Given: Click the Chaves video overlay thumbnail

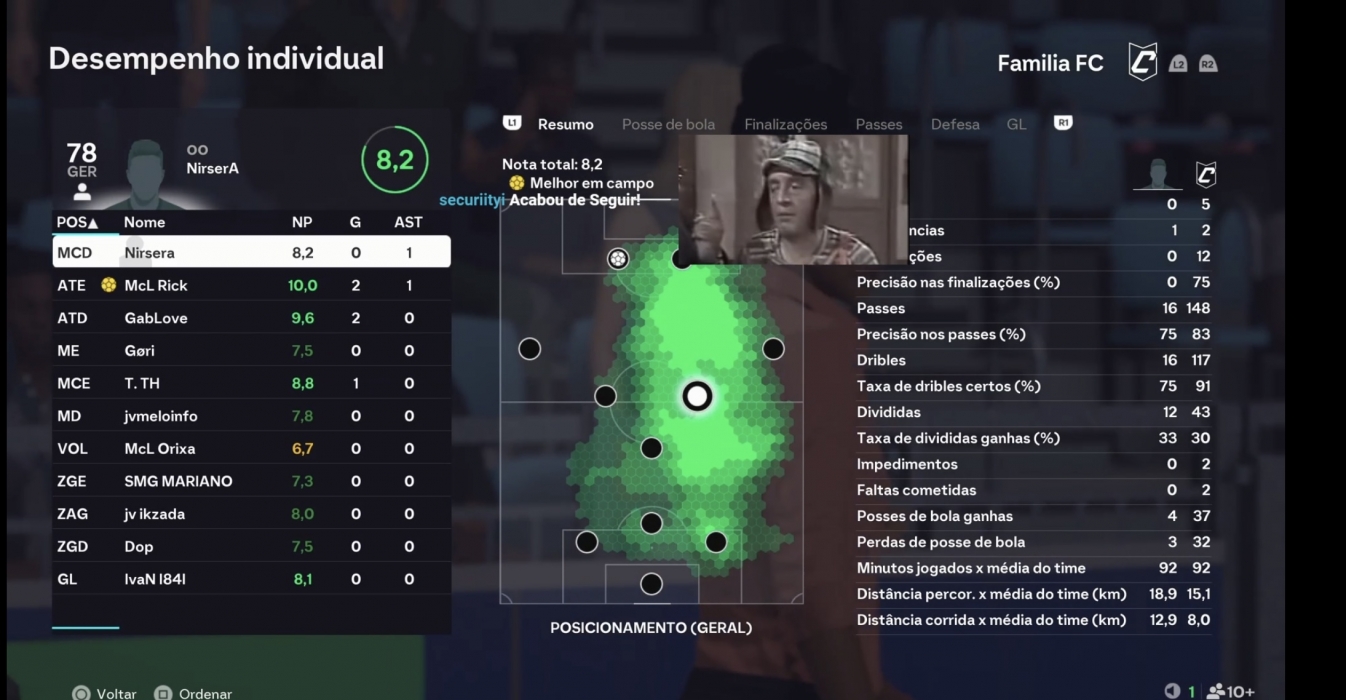Looking at the screenshot, I should click(x=793, y=199).
